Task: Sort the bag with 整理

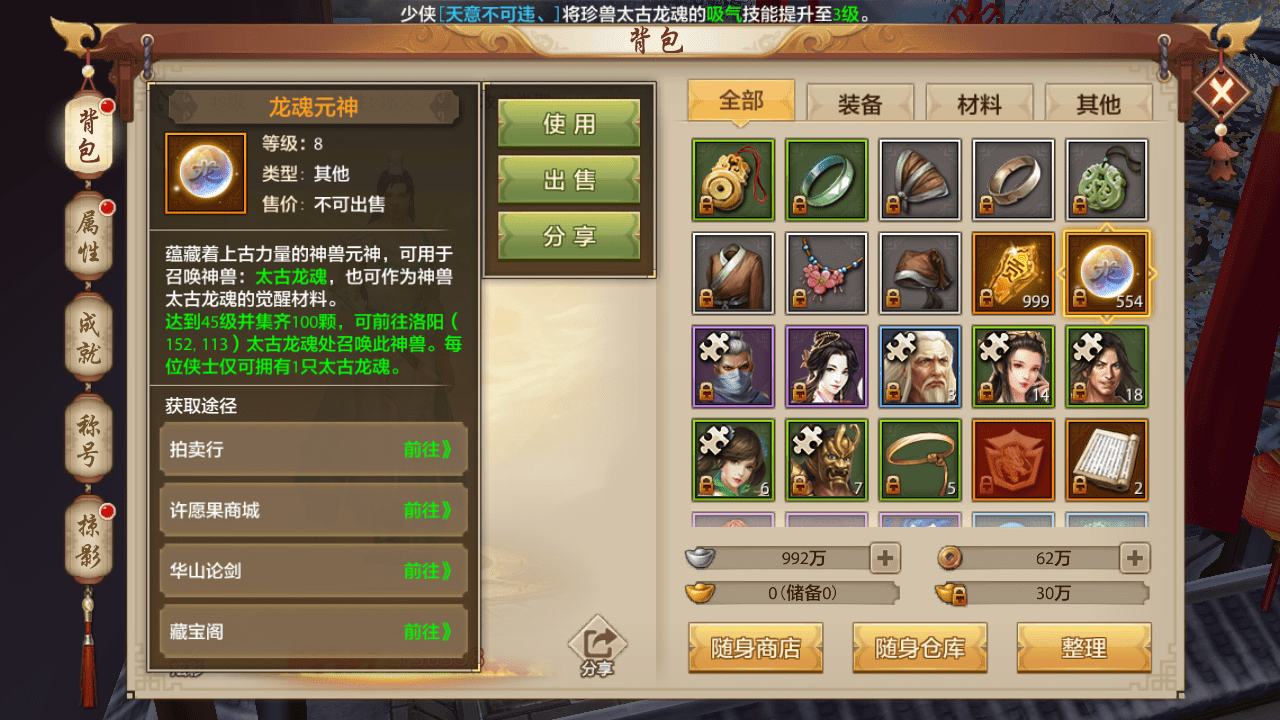Action: point(1084,648)
